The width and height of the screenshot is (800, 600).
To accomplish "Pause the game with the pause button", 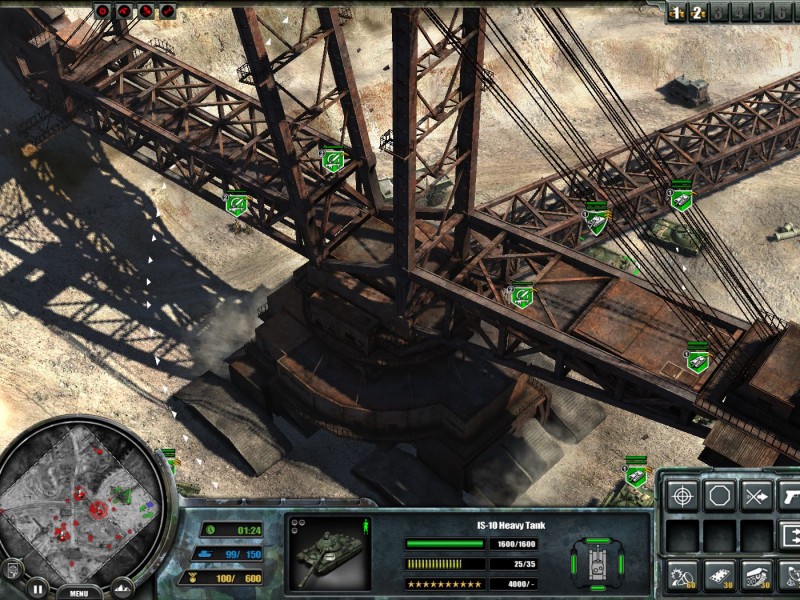I will click(37, 587).
